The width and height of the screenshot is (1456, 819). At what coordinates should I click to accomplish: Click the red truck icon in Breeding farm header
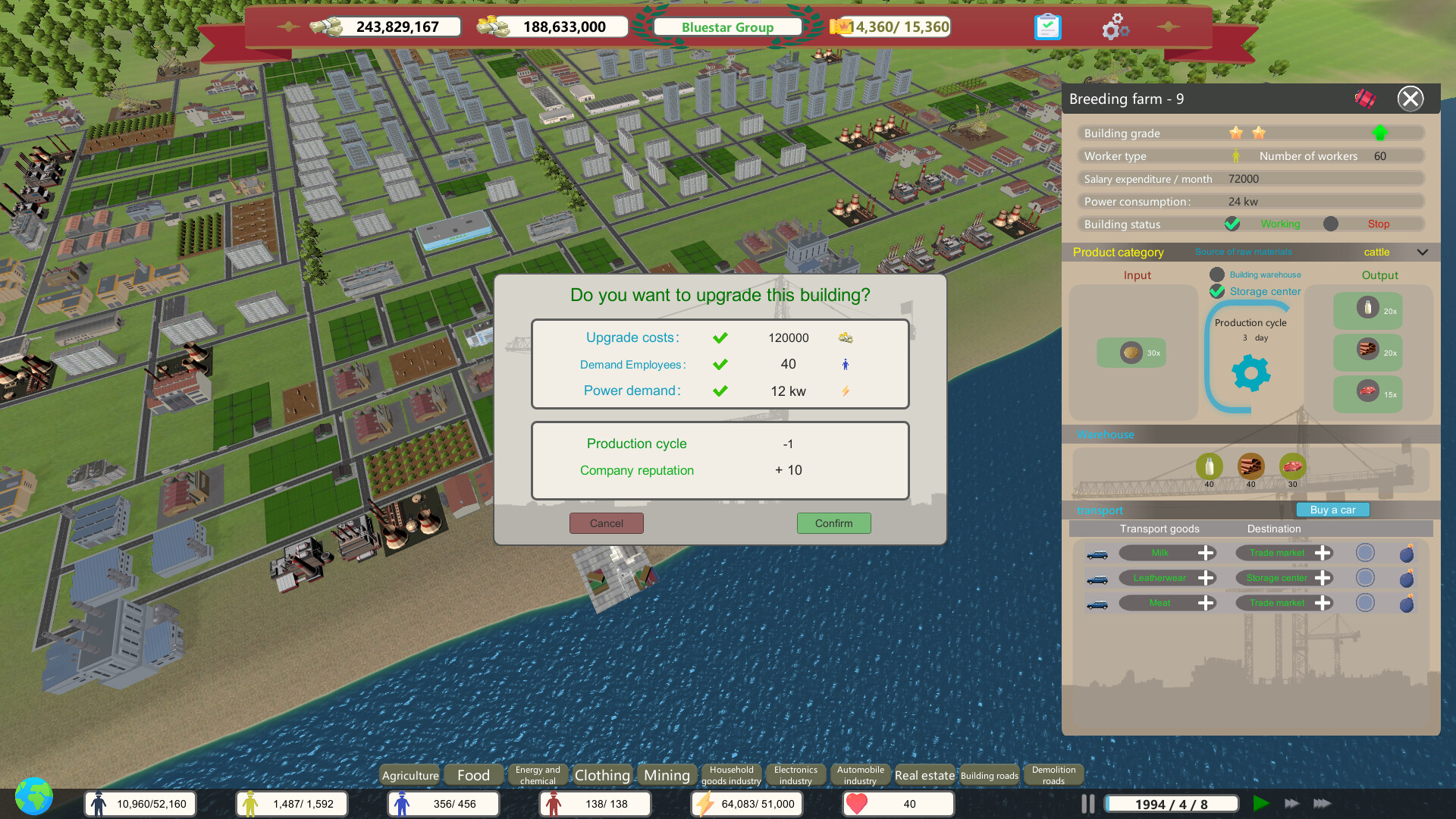1365,97
